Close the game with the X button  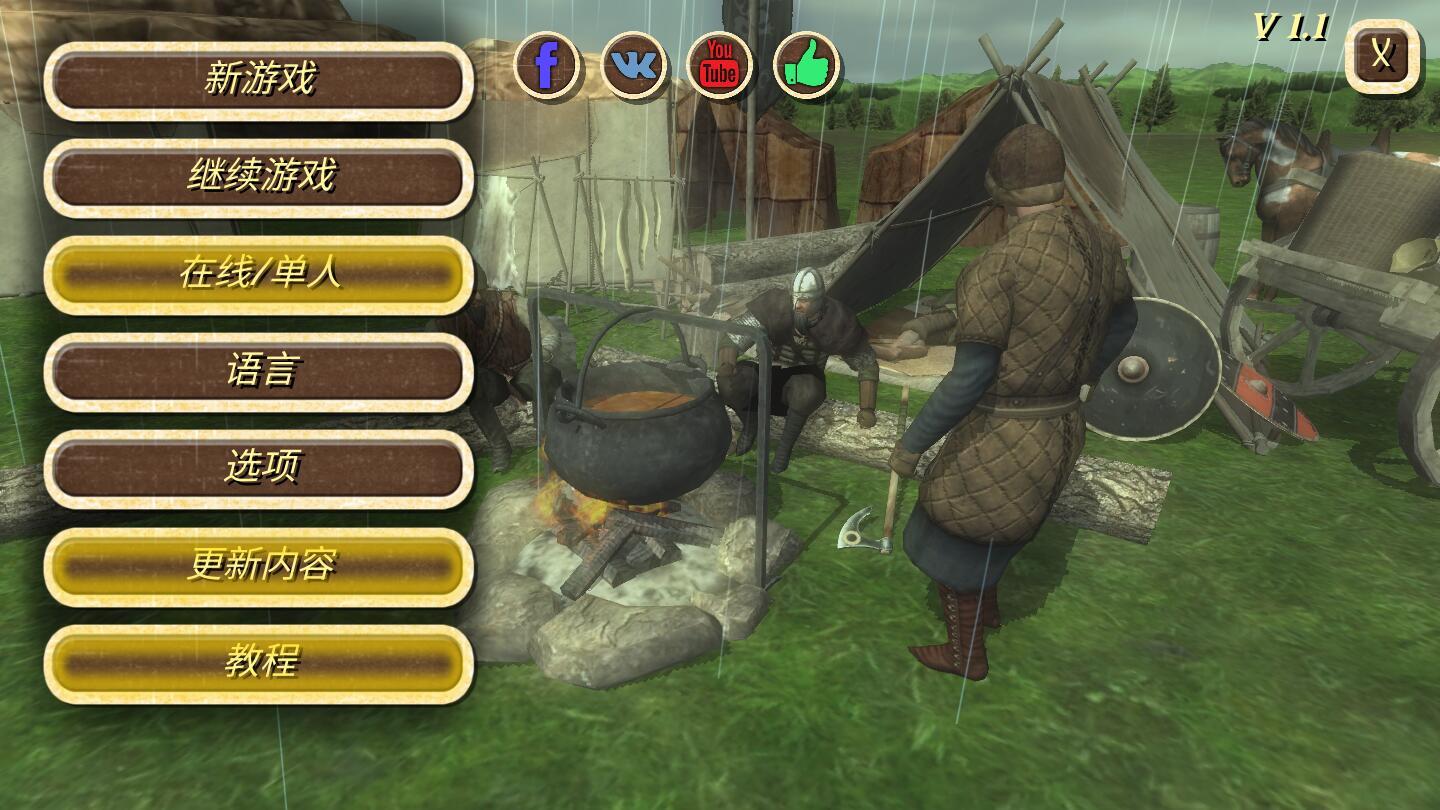[x=1382, y=56]
